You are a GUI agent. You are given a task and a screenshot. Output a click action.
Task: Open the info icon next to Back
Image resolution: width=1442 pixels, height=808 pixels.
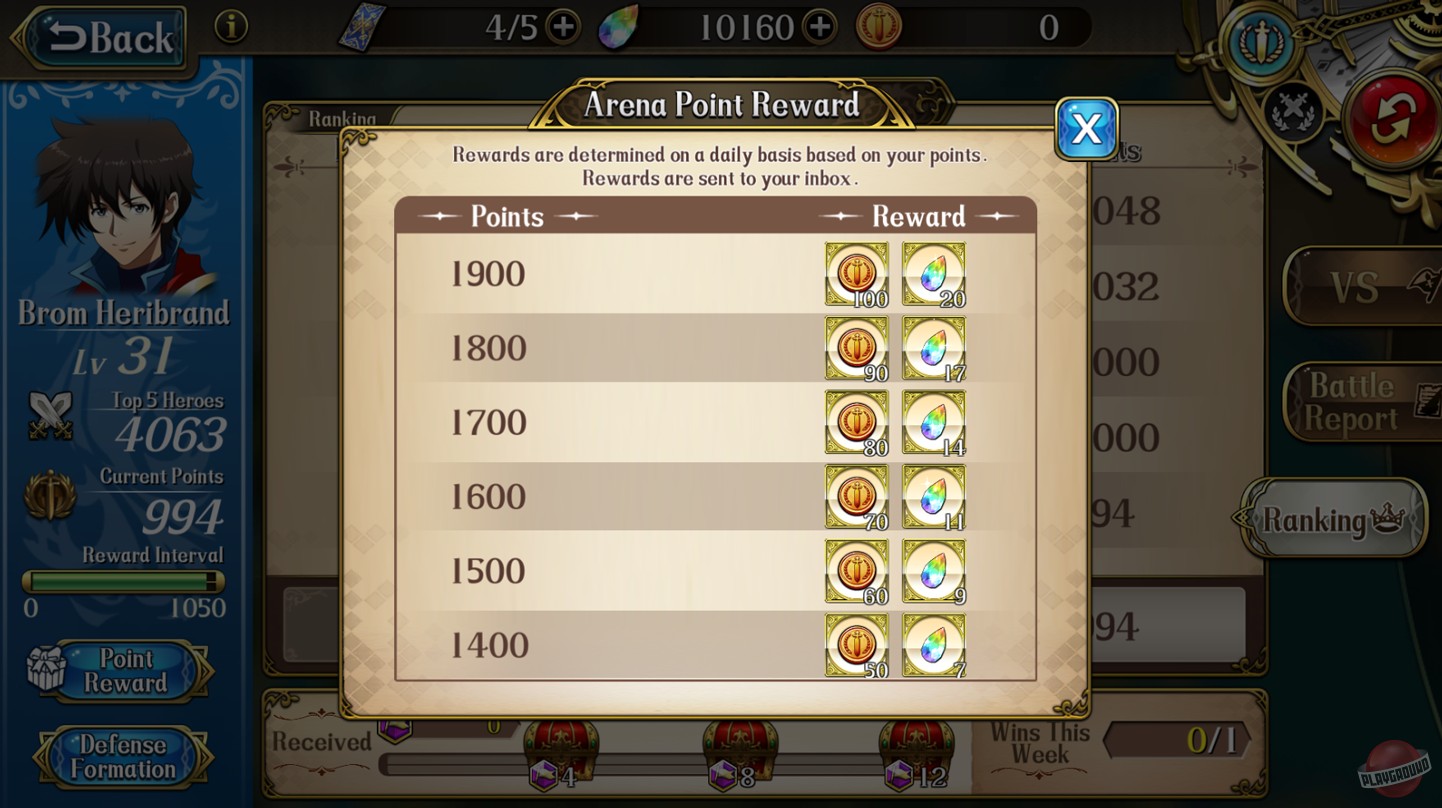click(233, 27)
